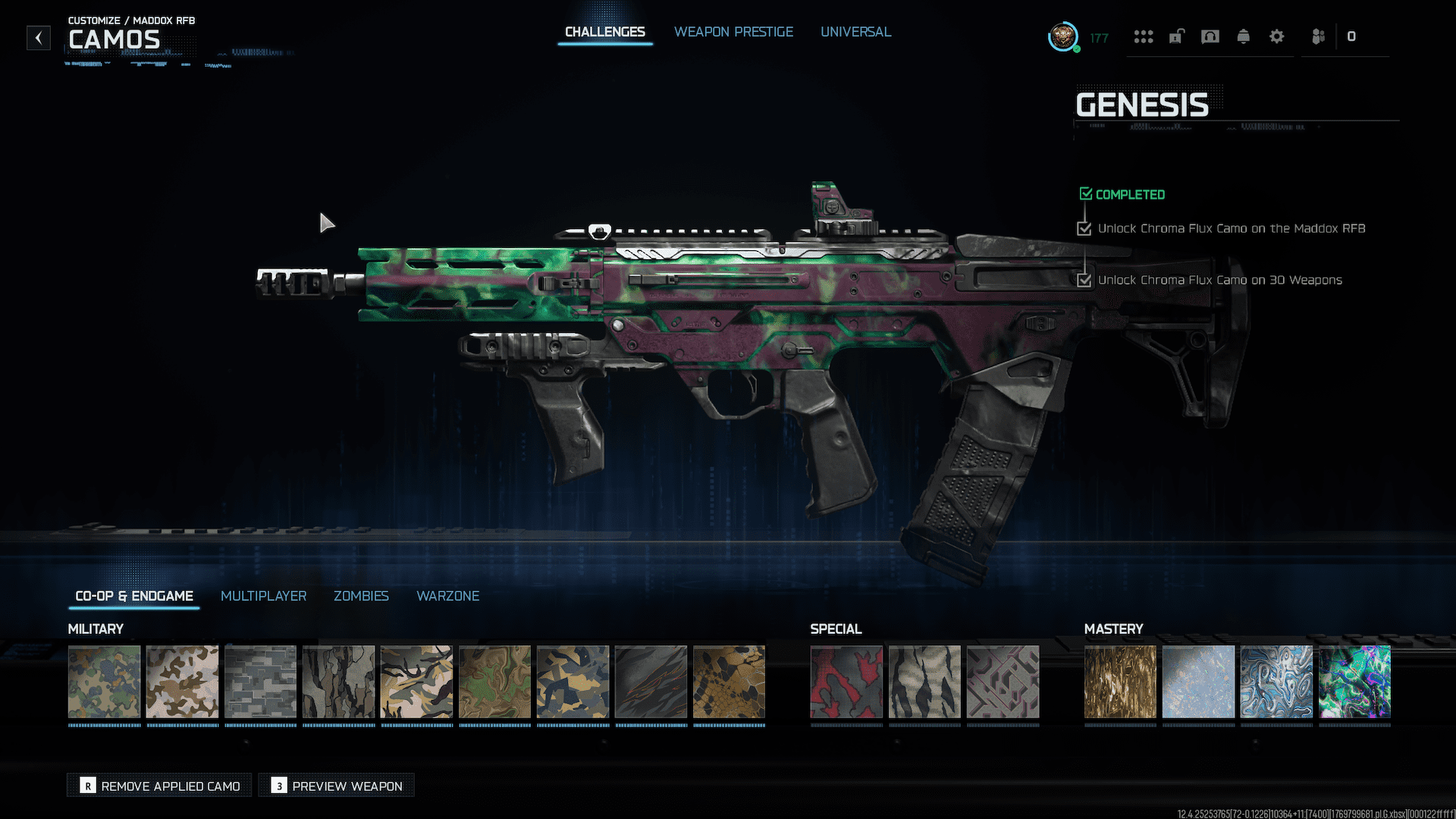Show notifications via the bell icon
This screenshot has width=1456, height=819.
coord(1243,36)
